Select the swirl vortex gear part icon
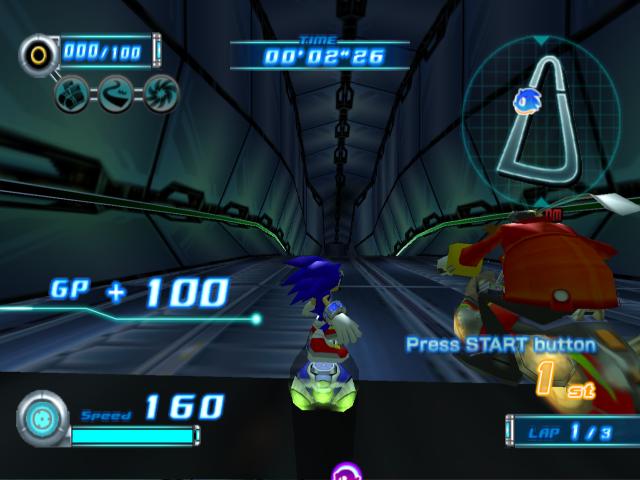The height and width of the screenshot is (480, 640). click(x=159, y=94)
